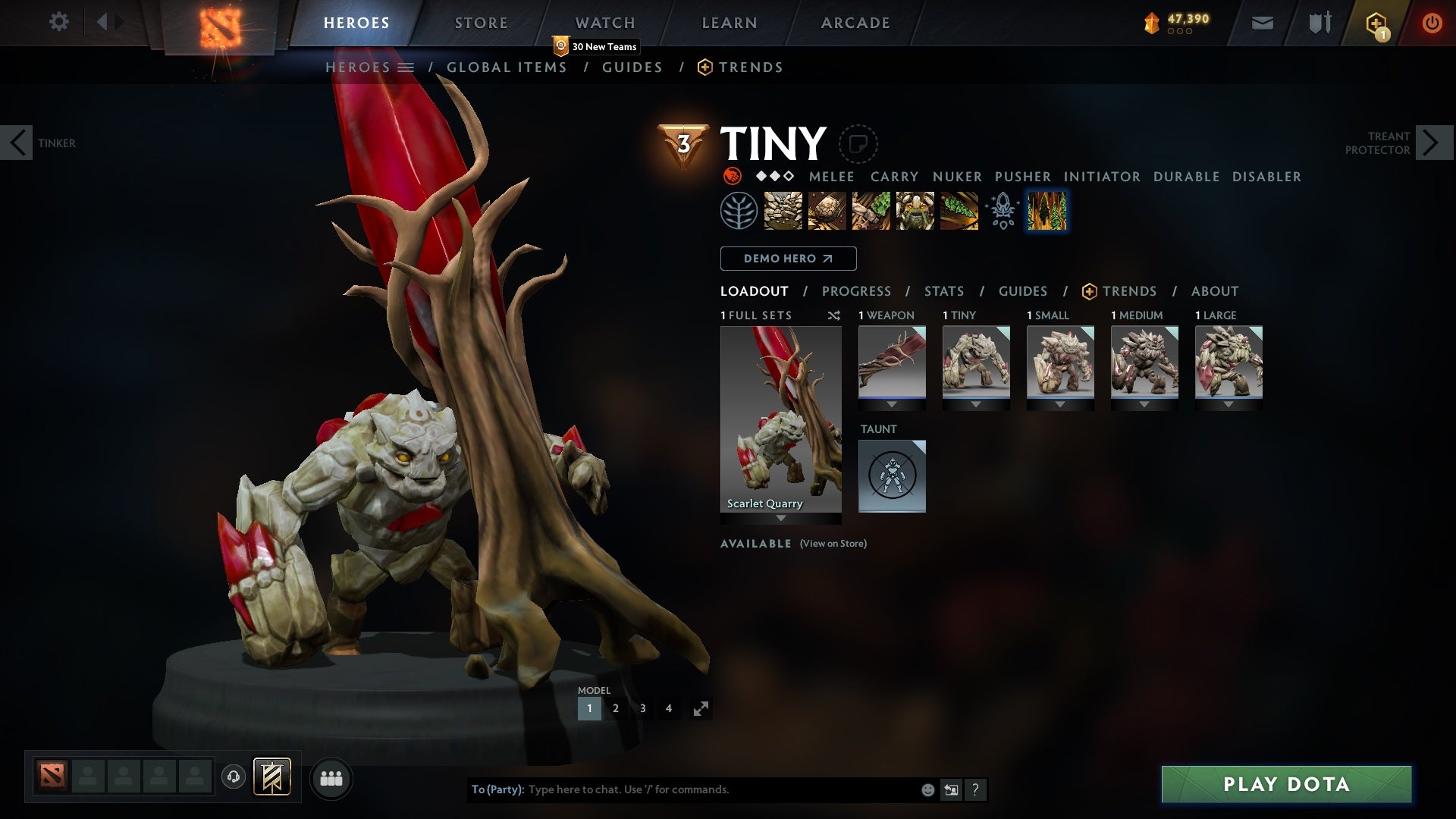Viewport: 1456px width, 819px height.
Task: Toggle the shuffle full sets icon
Action: tap(834, 315)
